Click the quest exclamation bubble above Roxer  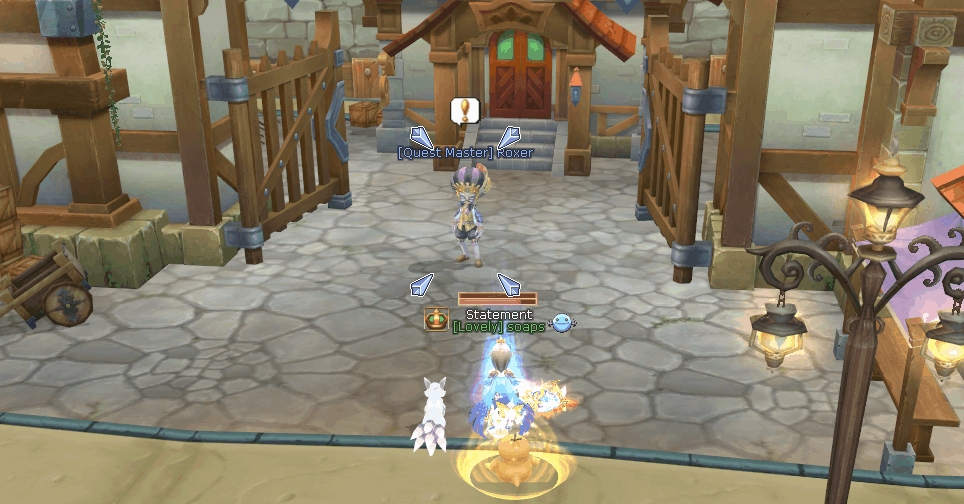[x=464, y=110]
